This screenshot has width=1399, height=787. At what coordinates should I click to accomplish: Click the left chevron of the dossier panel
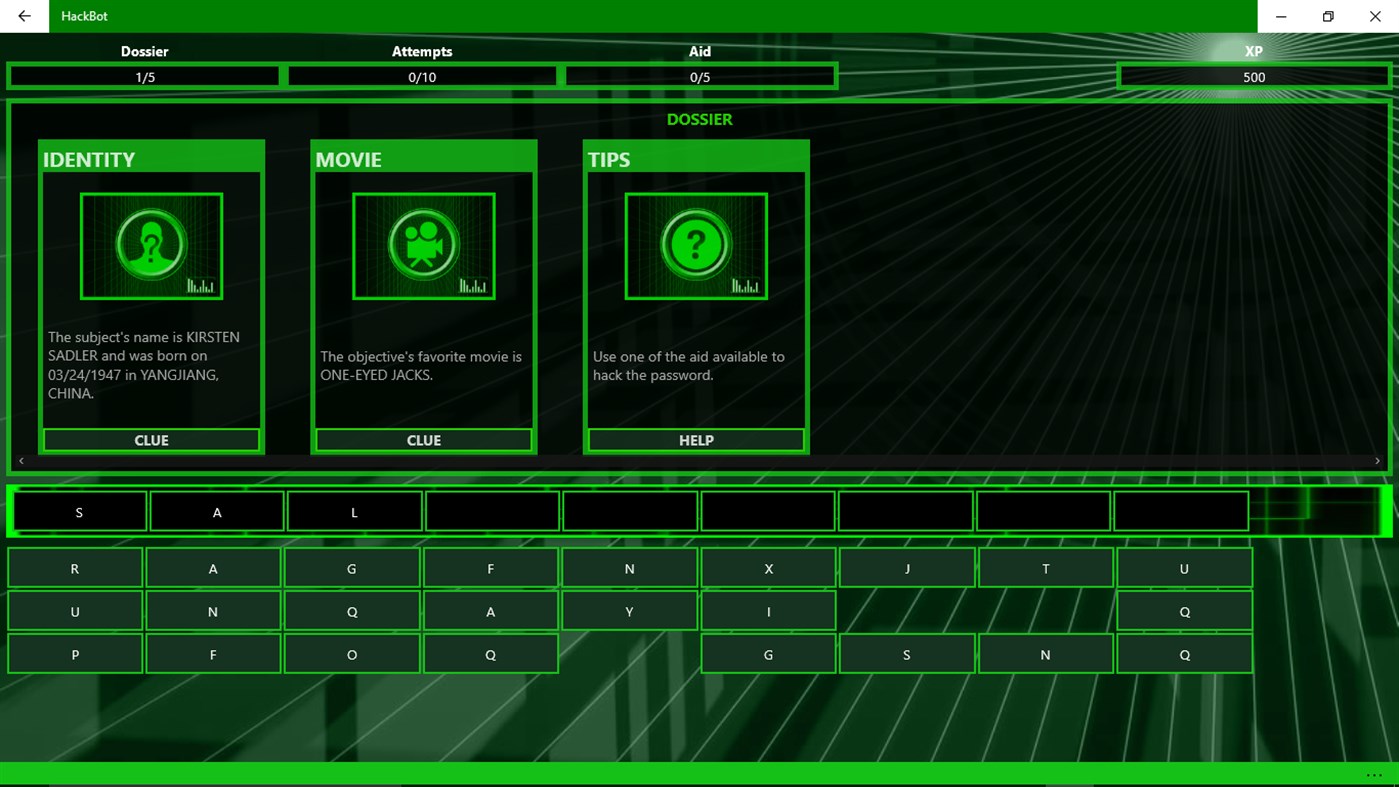click(x=20, y=460)
